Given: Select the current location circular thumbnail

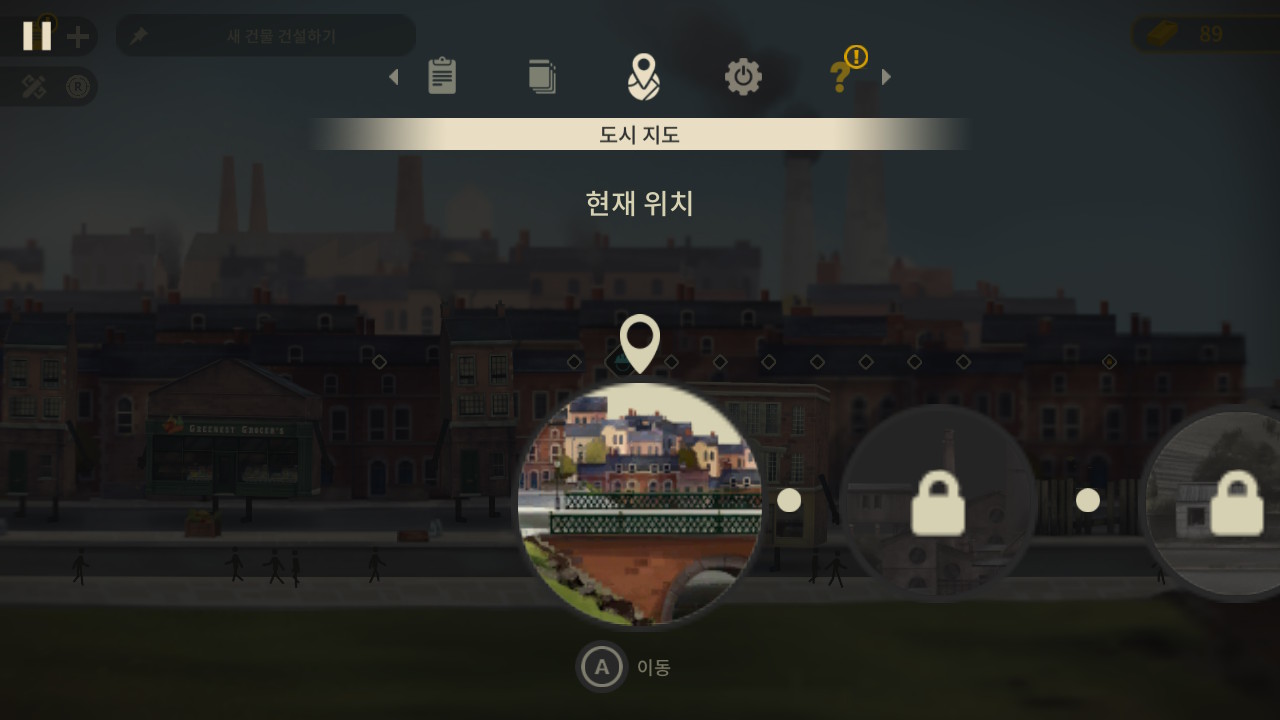Looking at the screenshot, I should point(640,500).
